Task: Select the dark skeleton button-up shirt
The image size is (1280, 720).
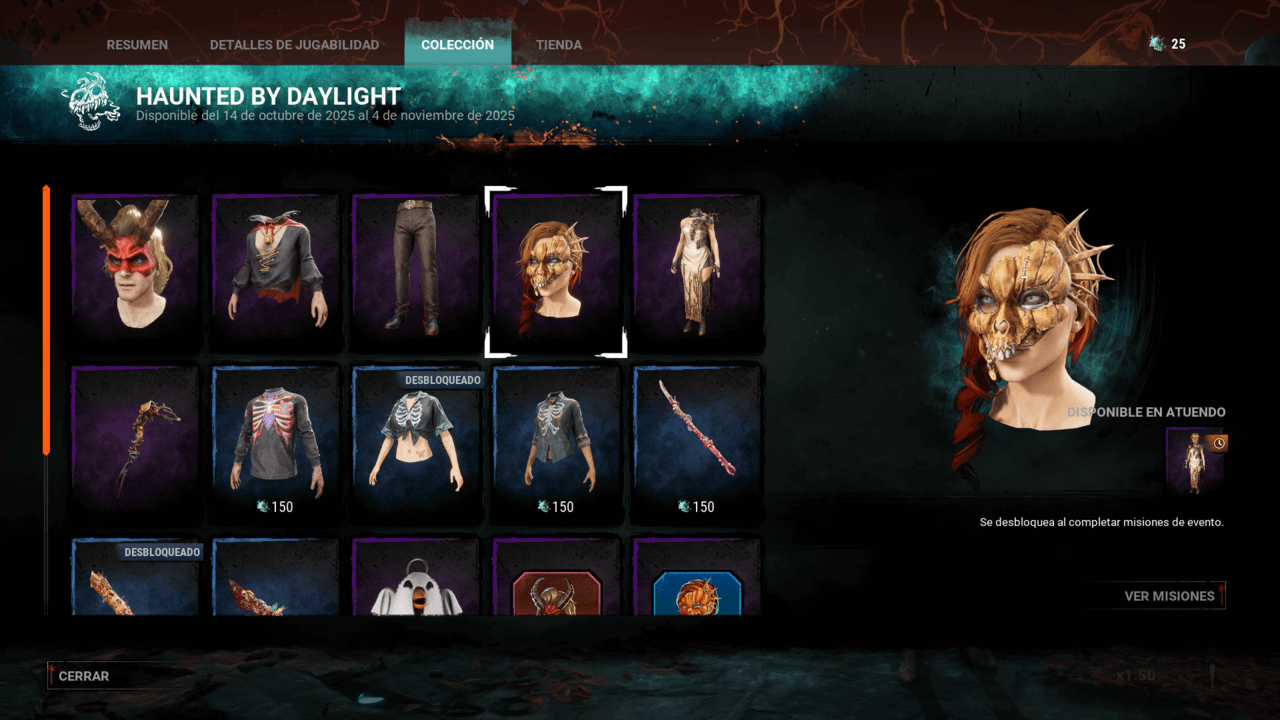Action: pos(556,440)
